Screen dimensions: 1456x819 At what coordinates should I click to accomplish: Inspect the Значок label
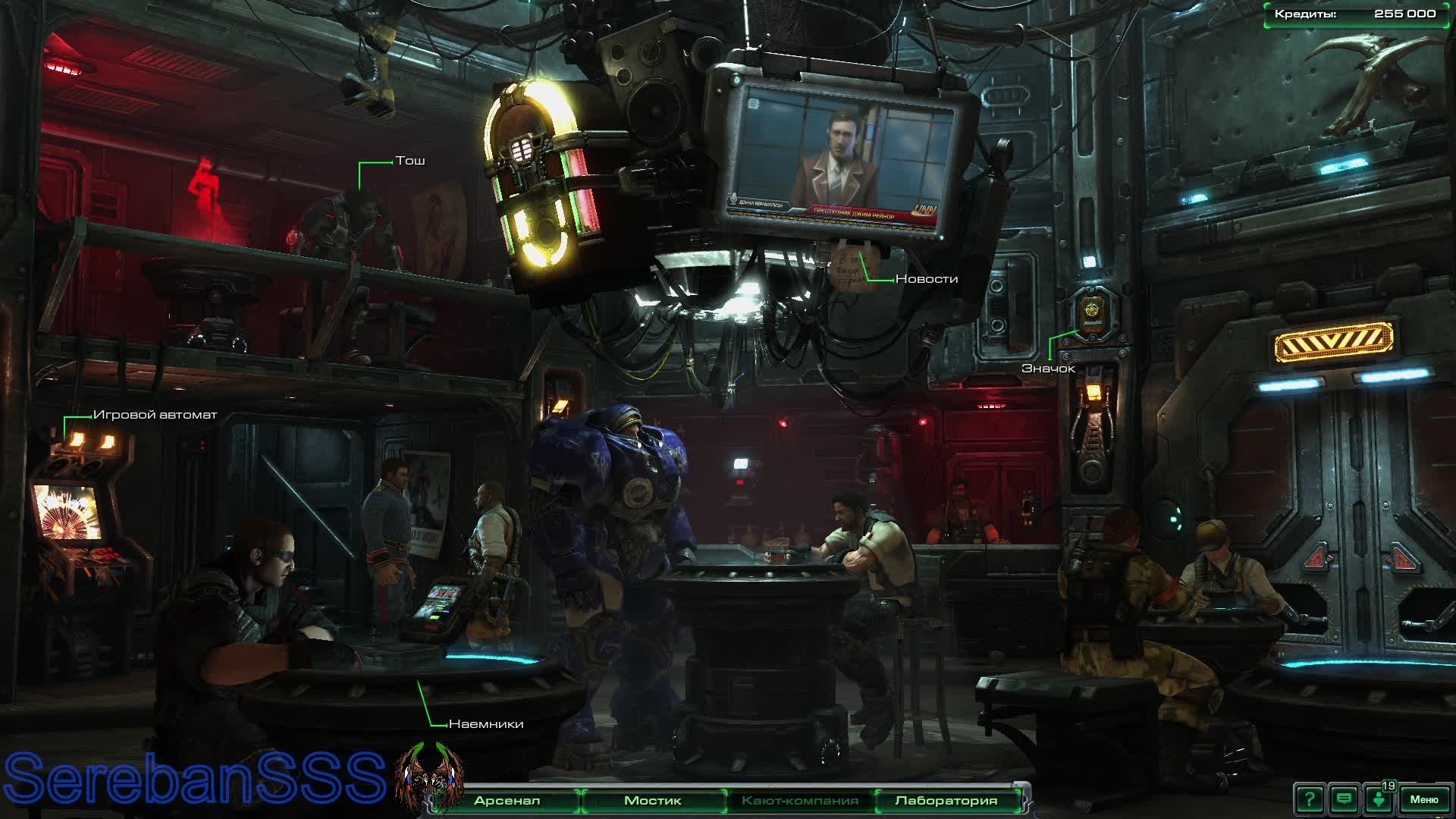1048,369
